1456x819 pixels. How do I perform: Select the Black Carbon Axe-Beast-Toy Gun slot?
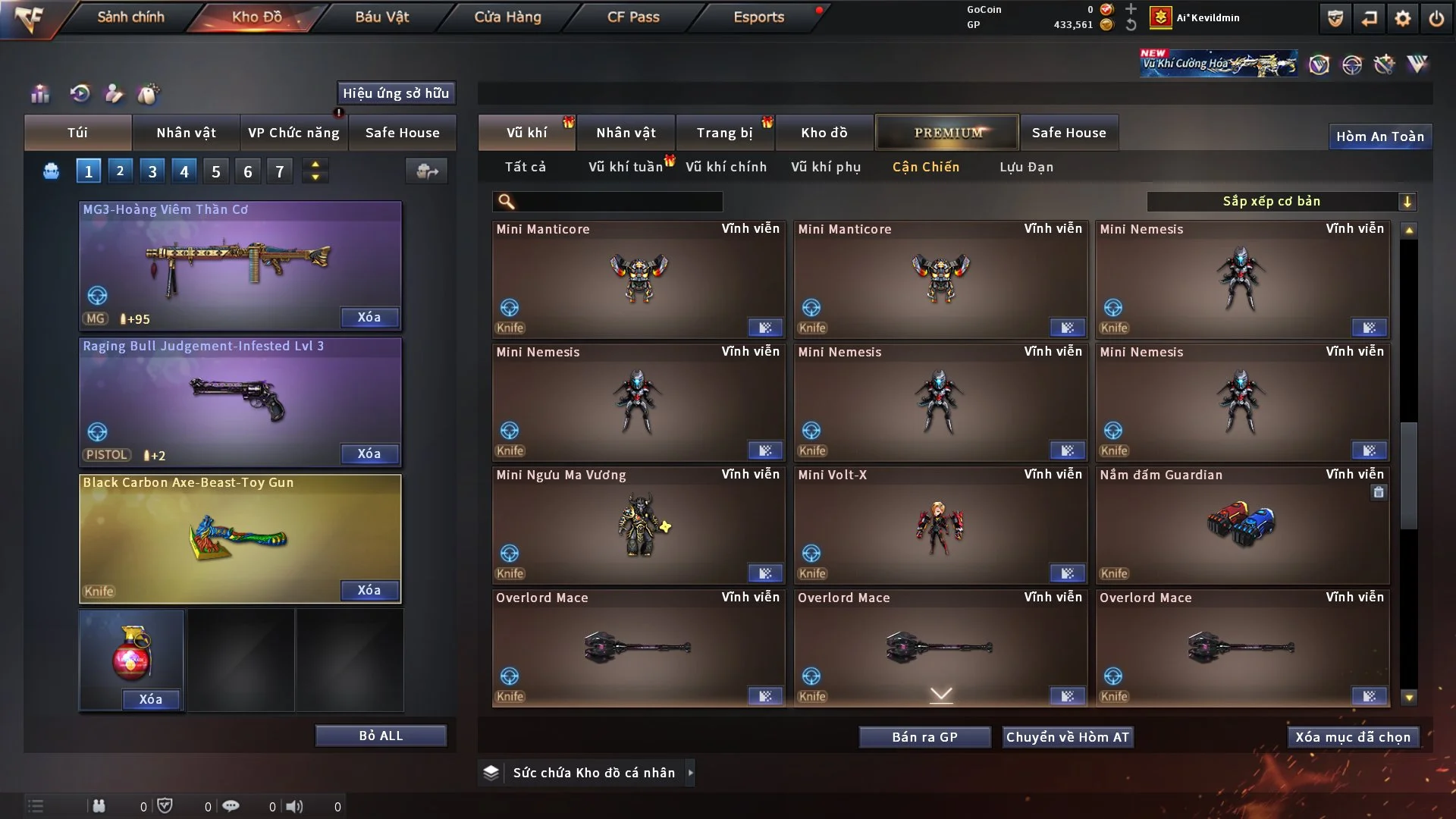tap(240, 538)
